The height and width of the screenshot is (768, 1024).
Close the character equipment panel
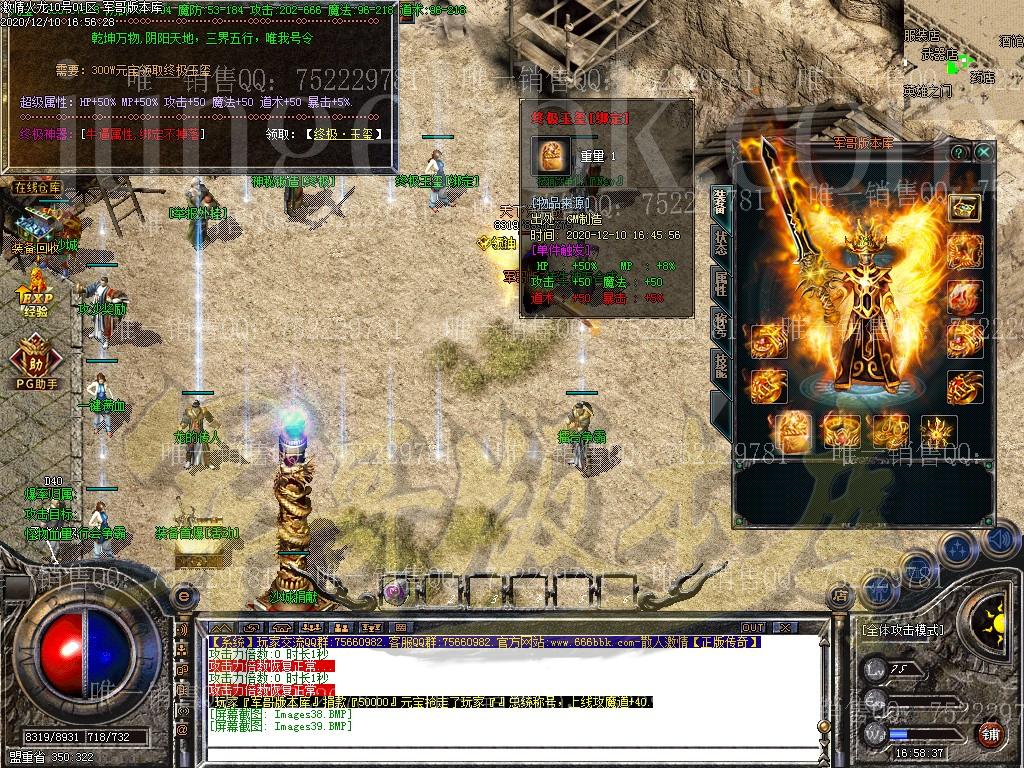pyautogui.click(x=984, y=152)
